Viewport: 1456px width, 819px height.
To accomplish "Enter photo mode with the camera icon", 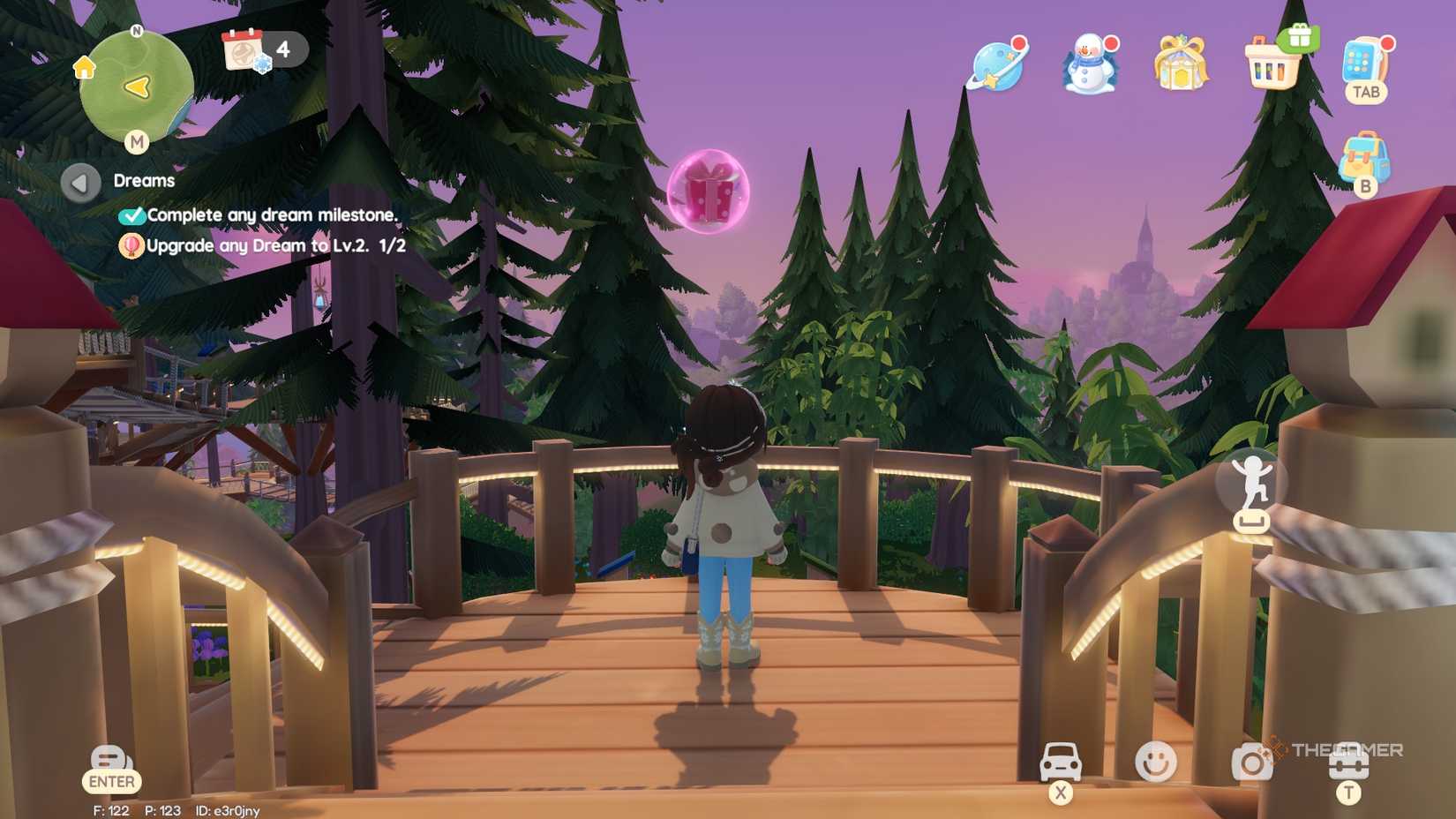I will (1251, 761).
